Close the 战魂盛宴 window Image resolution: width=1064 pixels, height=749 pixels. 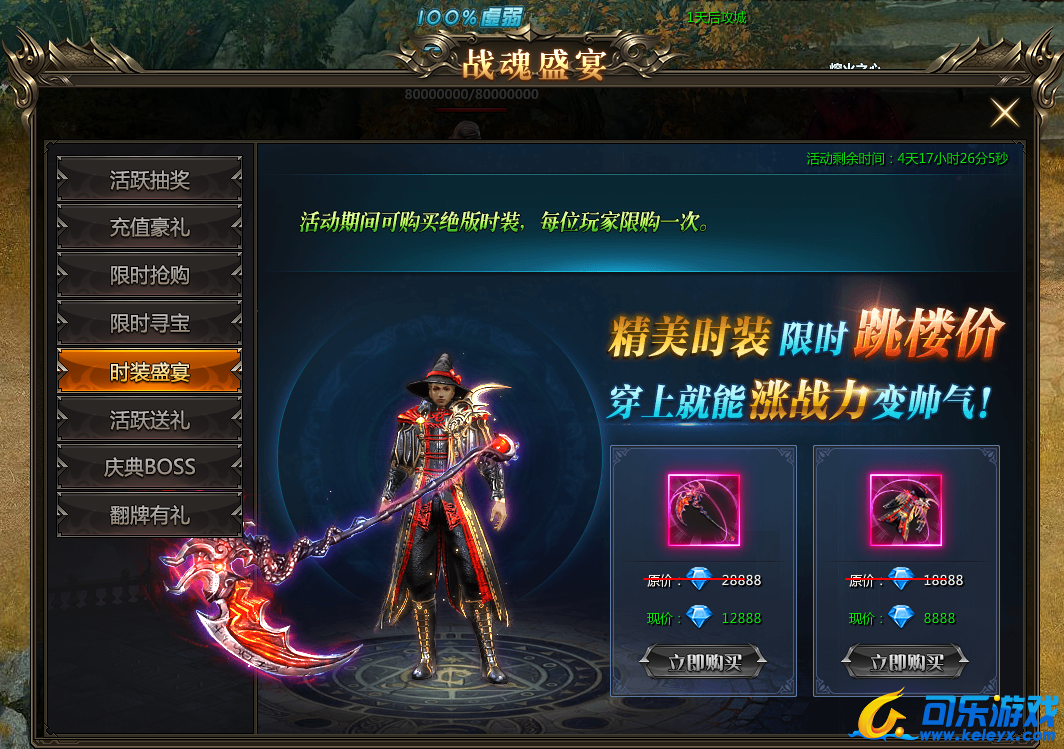tap(1004, 113)
